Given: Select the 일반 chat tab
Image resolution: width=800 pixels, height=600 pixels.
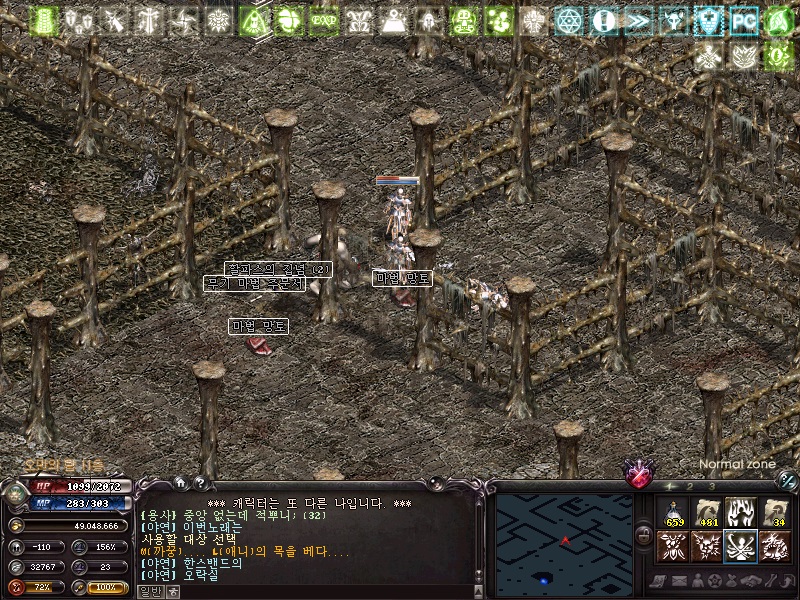Looking at the screenshot, I should [149, 591].
